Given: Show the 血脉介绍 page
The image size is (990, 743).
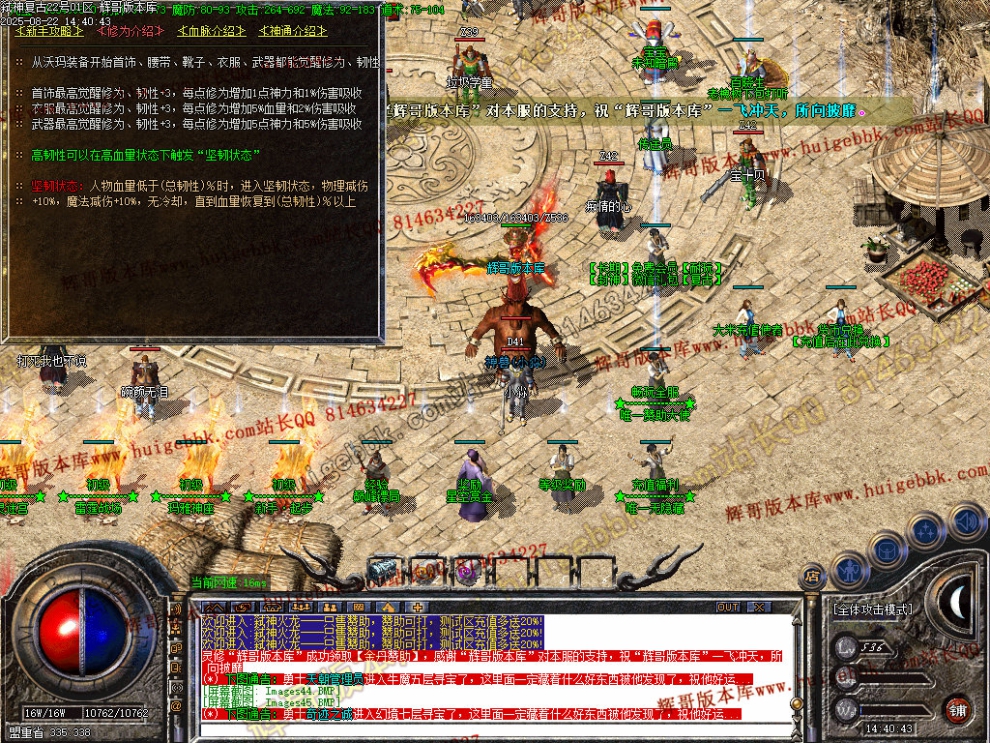Looking at the screenshot, I should click(x=211, y=31).
